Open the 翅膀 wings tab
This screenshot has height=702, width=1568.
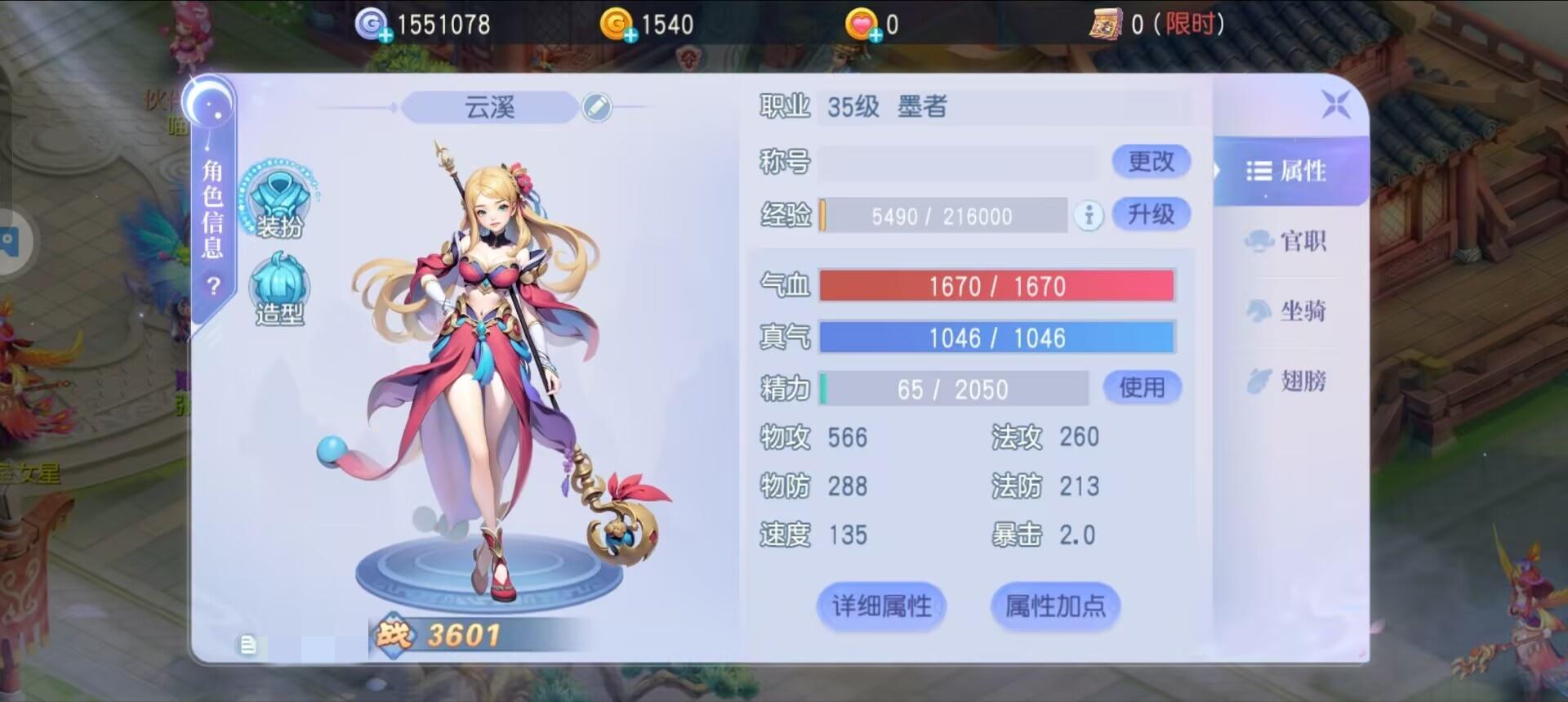tap(1289, 382)
